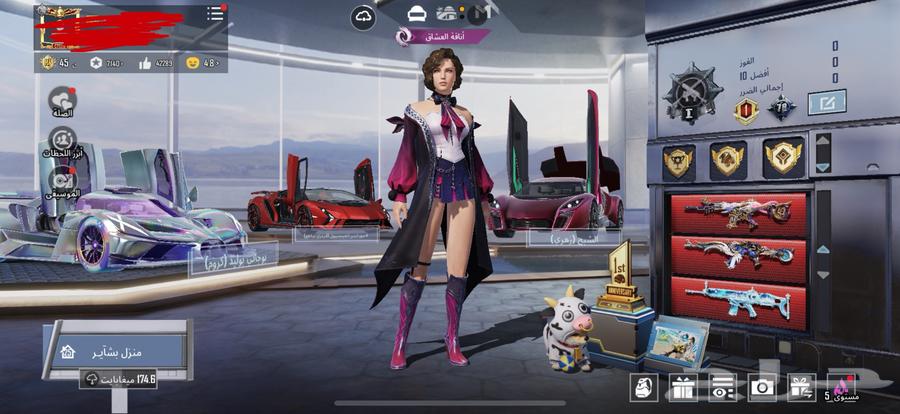
Task: Open the gift exchange icon with arrows
Action: pyautogui.click(x=801, y=387)
